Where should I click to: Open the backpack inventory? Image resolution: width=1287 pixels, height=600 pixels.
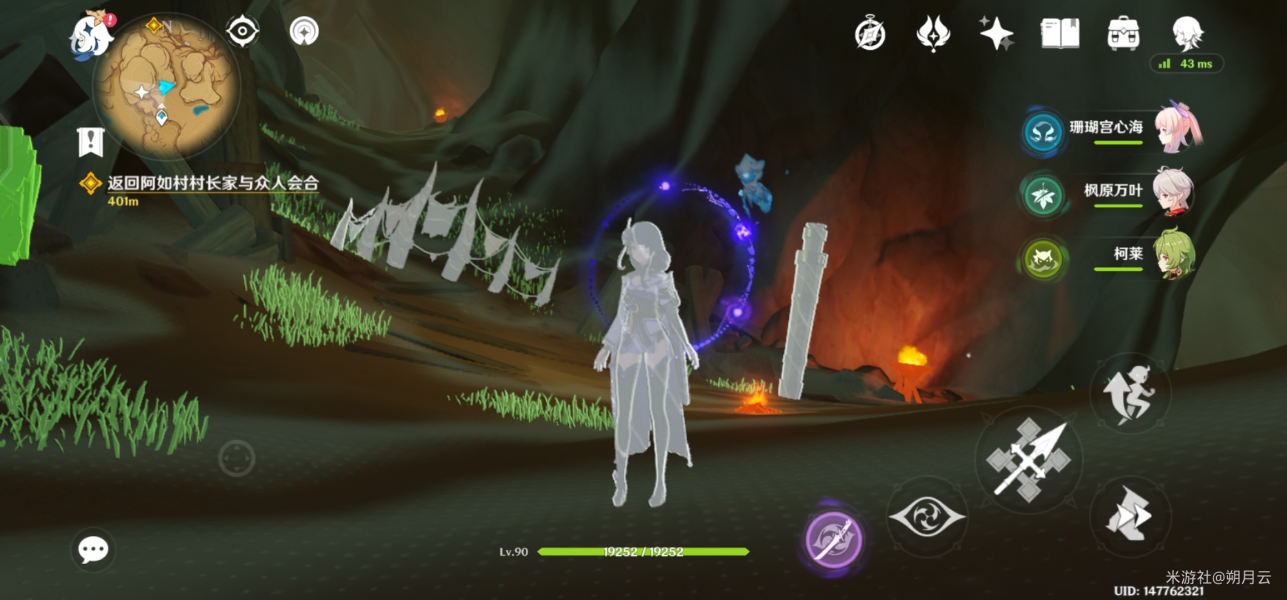coord(1124,34)
